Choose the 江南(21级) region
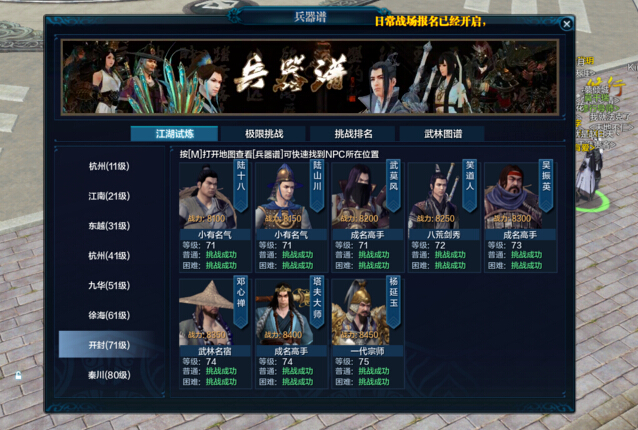The width and height of the screenshot is (638, 430). (x=109, y=196)
